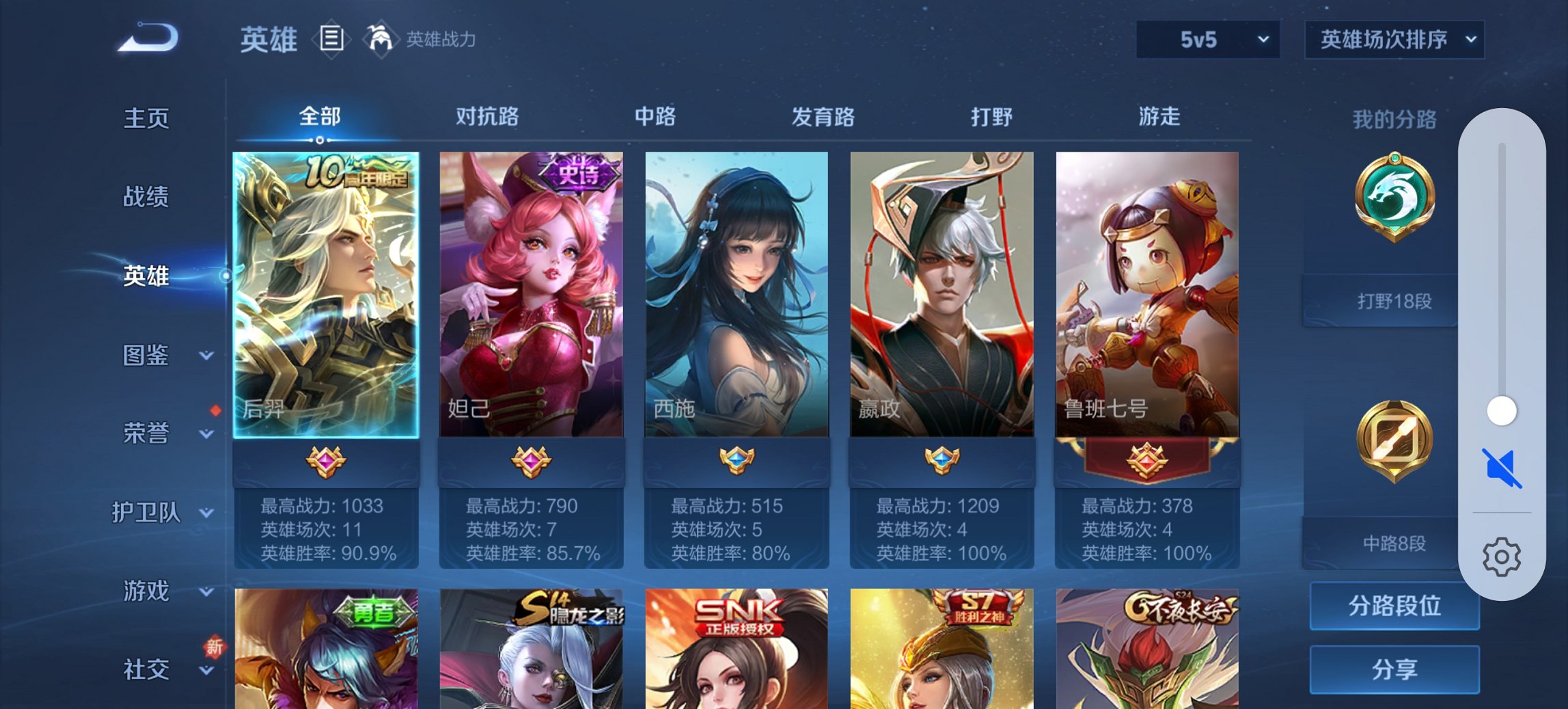The width and height of the screenshot is (1568, 709).
Task: Click the hero list icon next to 英雄 title
Action: click(x=331, y=40)
